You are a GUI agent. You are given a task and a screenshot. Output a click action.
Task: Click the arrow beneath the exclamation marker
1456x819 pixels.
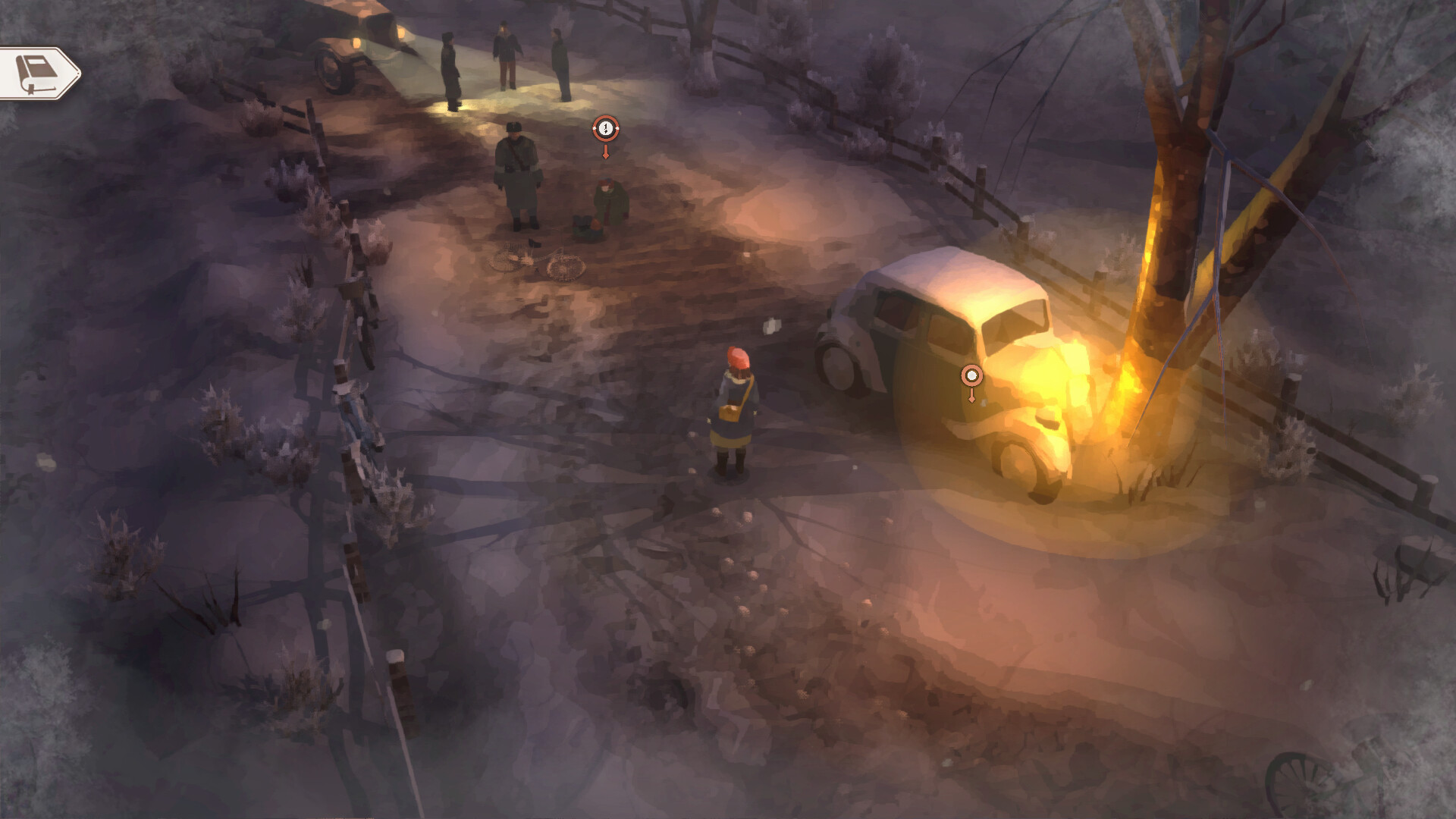[605, 152]
